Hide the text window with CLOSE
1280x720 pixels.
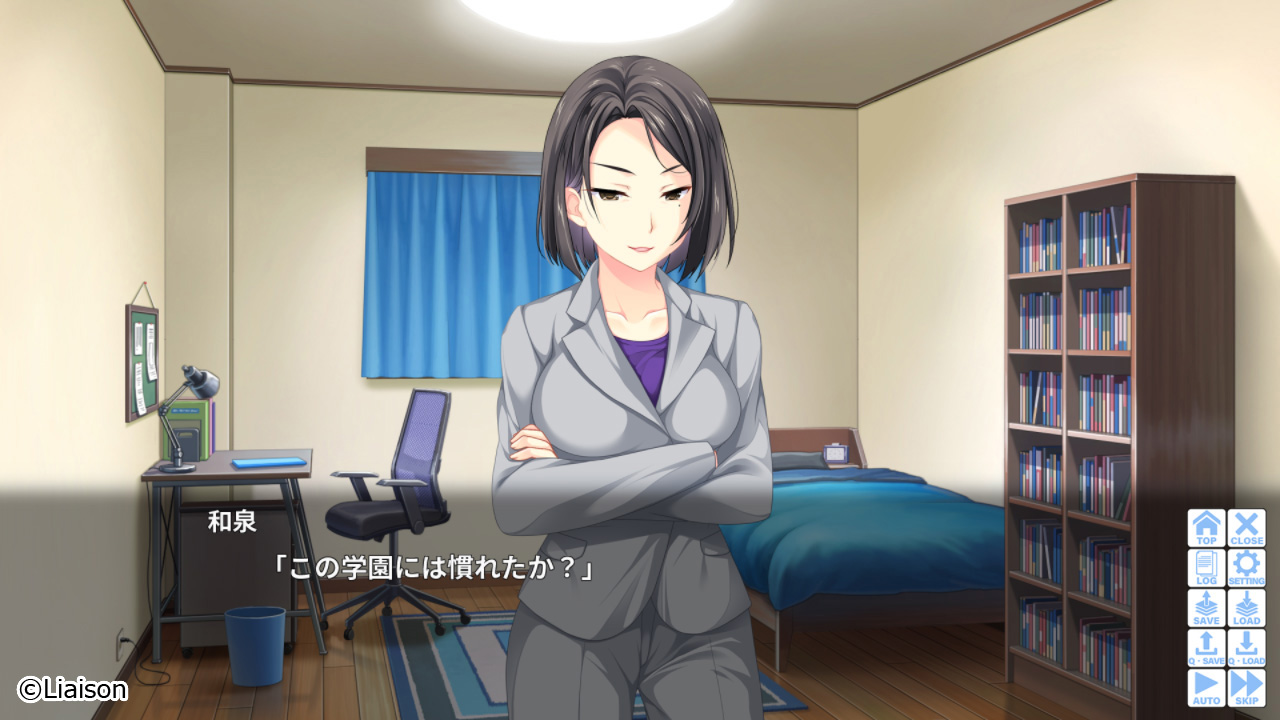(x=1246, y=528)
